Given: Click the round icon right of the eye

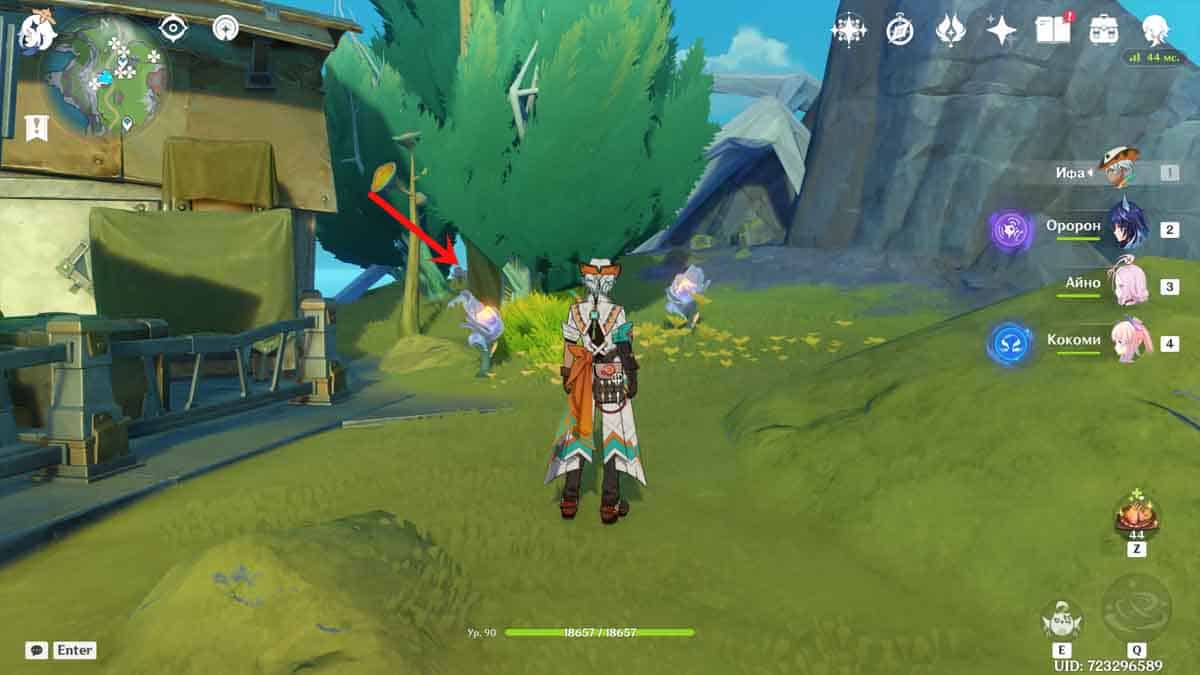Looking at the screenshot, I should coord(225,29).
